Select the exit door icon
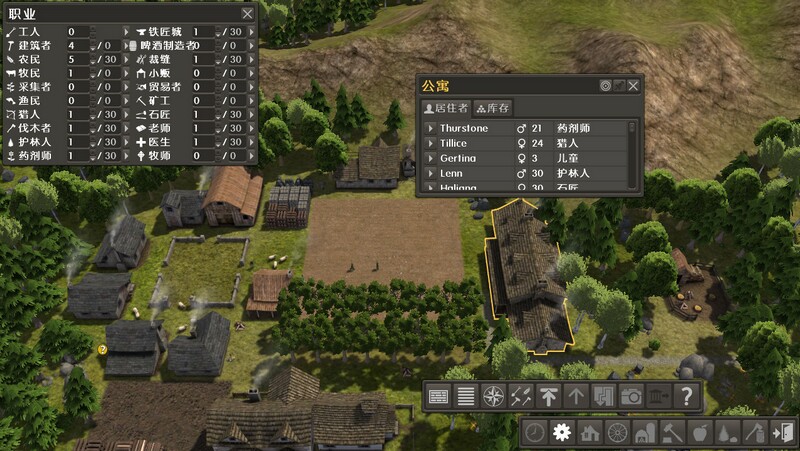 point(783,433)
